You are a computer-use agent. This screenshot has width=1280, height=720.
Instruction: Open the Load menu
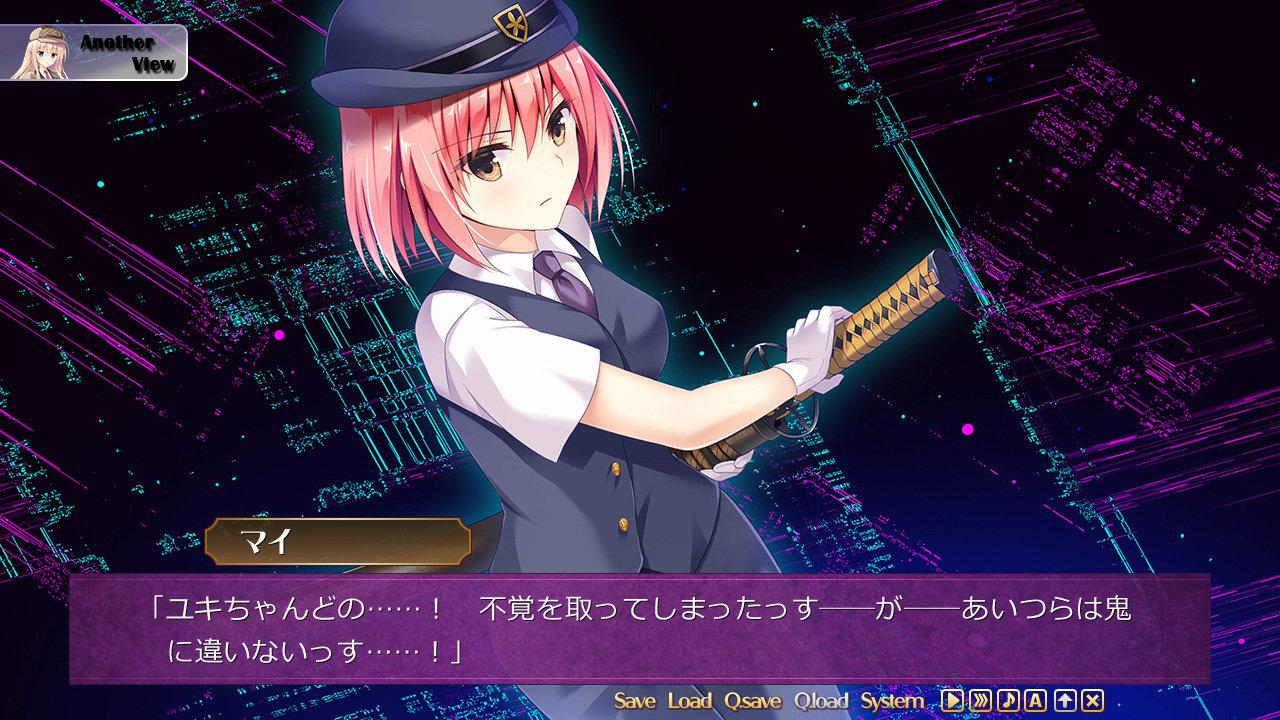689,701
